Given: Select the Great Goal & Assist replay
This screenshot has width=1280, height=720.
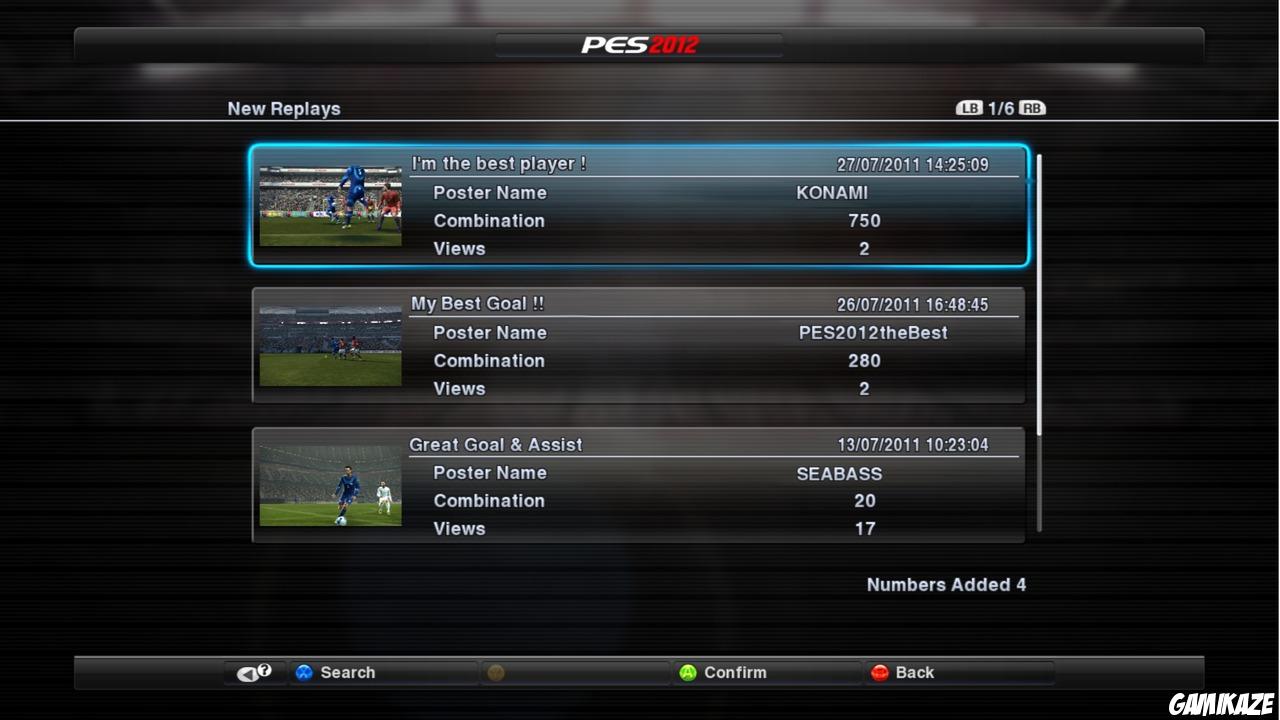Looking at the screenshot, I should [x=640, y=485].
